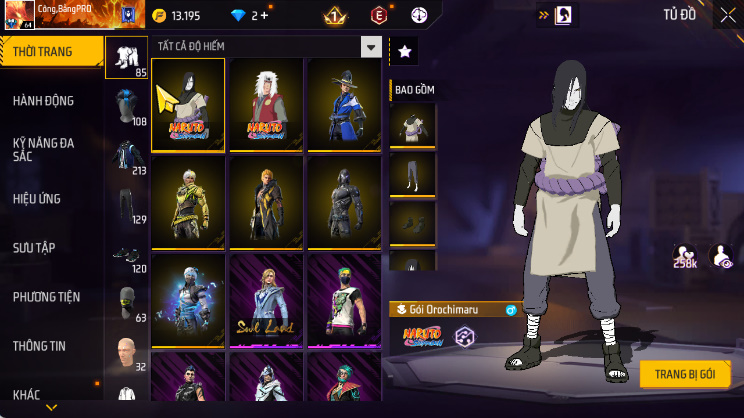Pick the Soul Land bundle thumbnail
The width and height of the screenshot is (744, 418).
[x=266, y=300]
